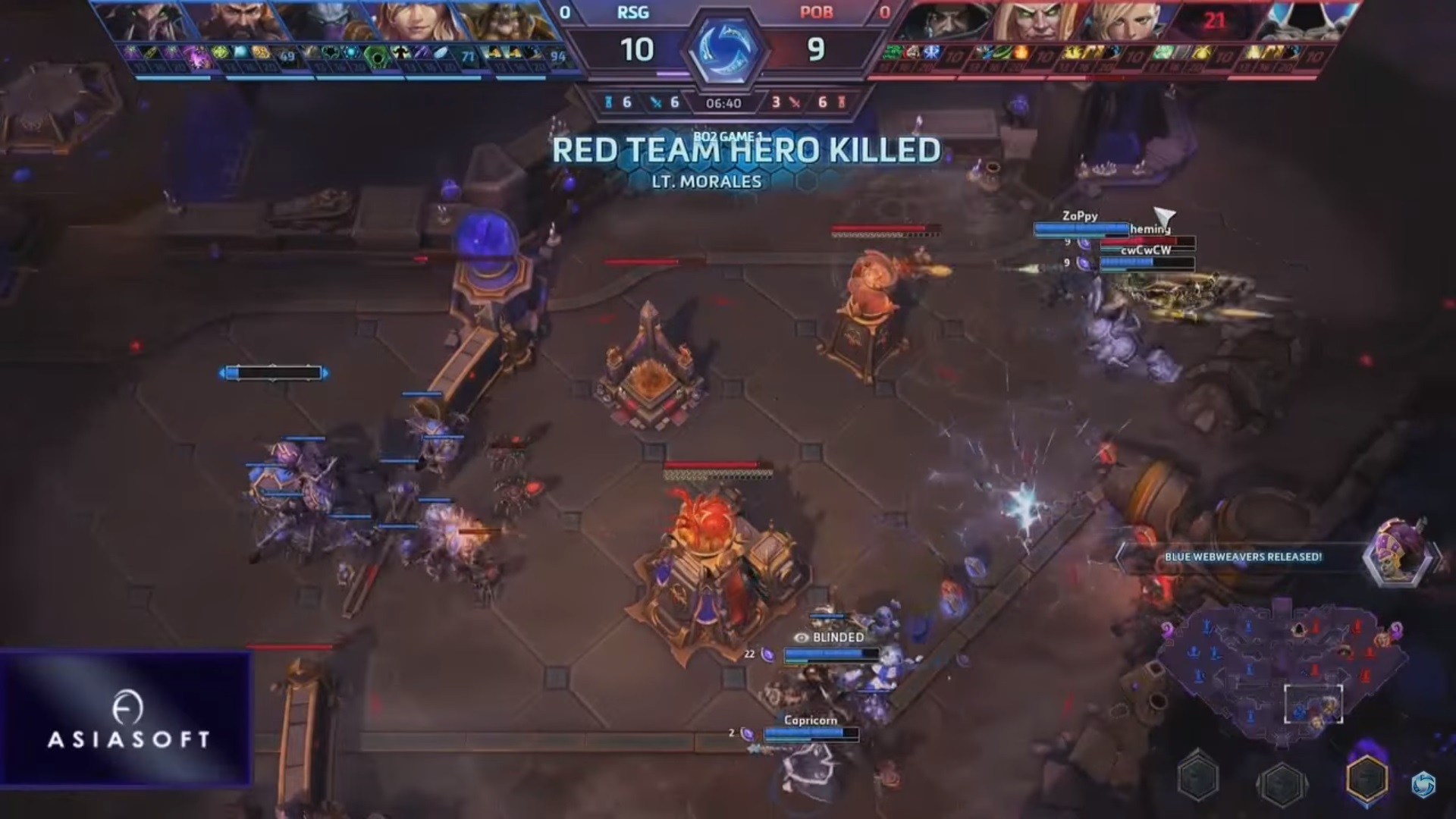1456x819 pixels.
Task: Select the dead hero portrait showing 21
Action: pyautogui.click(x=1212, y=21)
